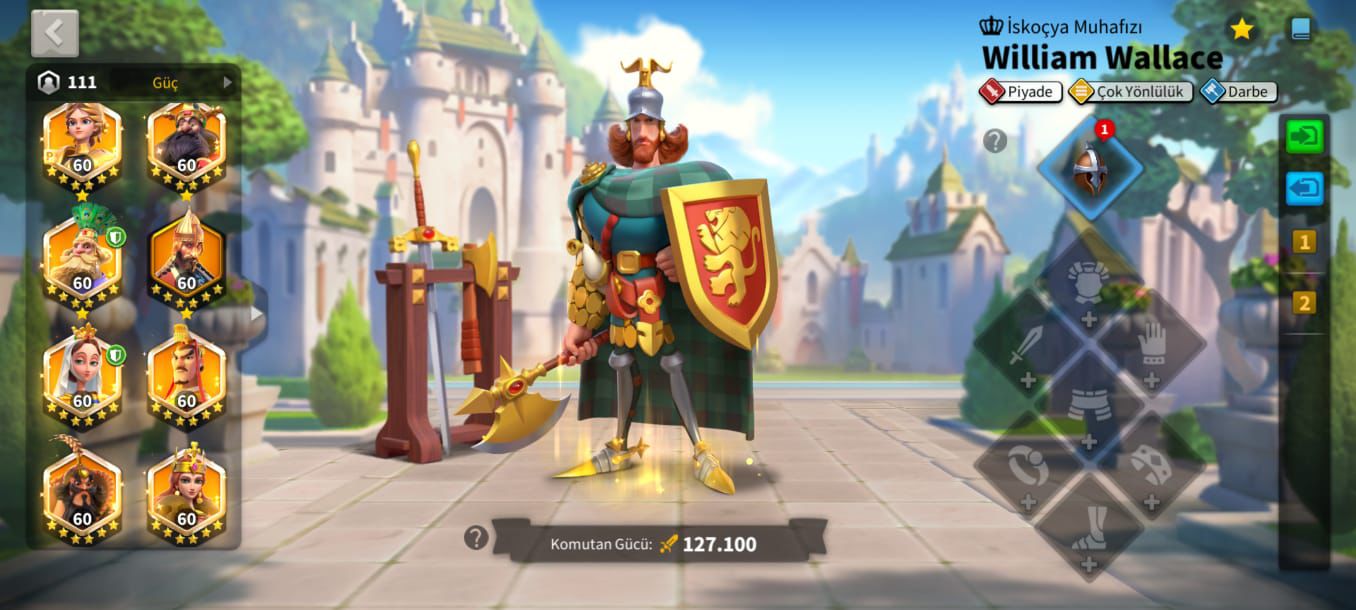Add gloves to the glove slot
This screenshot has height=610, width=1356.
1152,350
